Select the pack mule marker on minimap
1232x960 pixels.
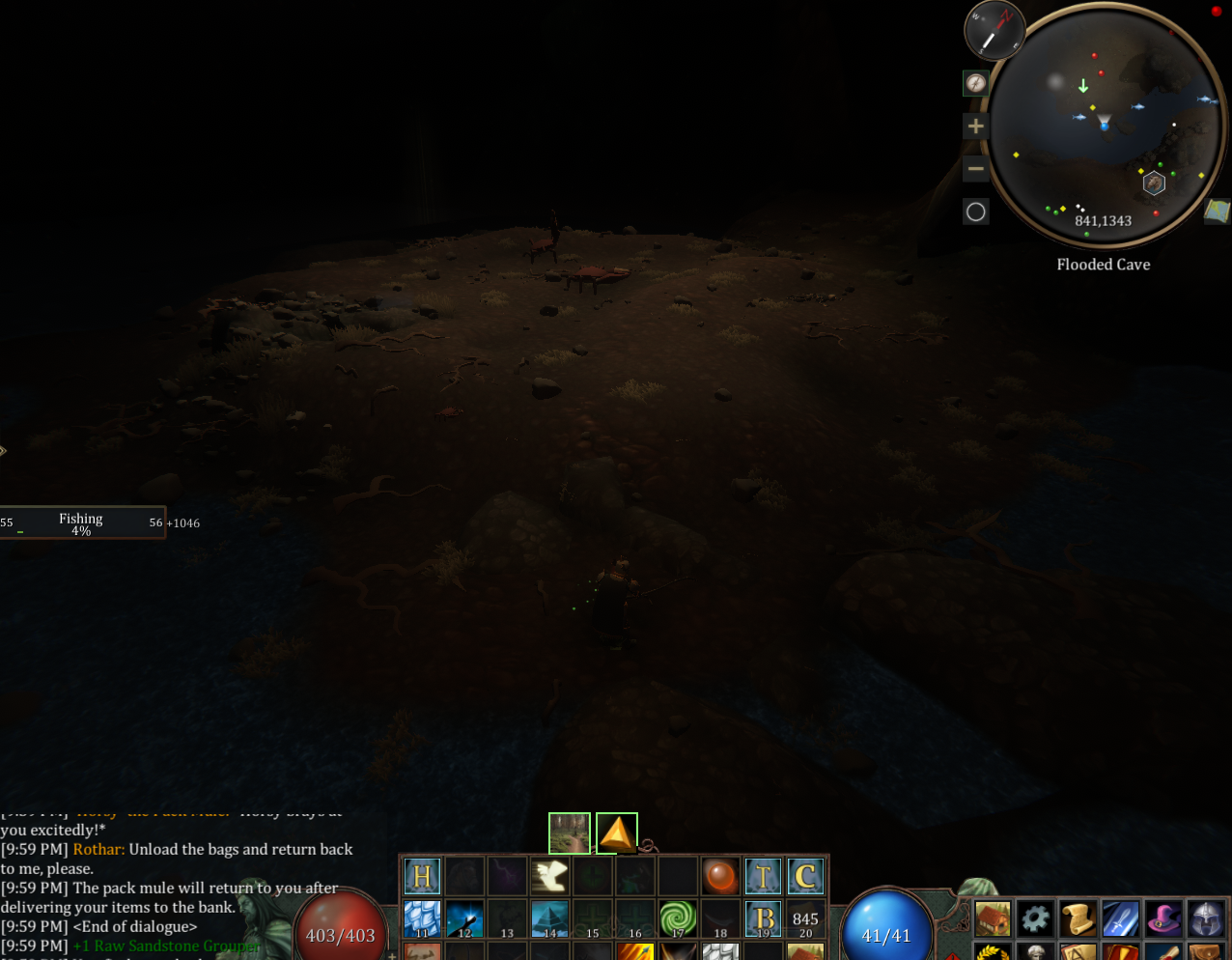coord(1154,184)
